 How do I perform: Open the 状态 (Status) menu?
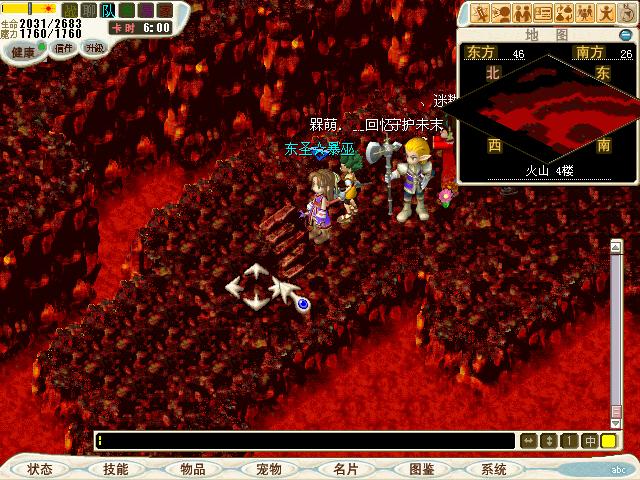40,469
